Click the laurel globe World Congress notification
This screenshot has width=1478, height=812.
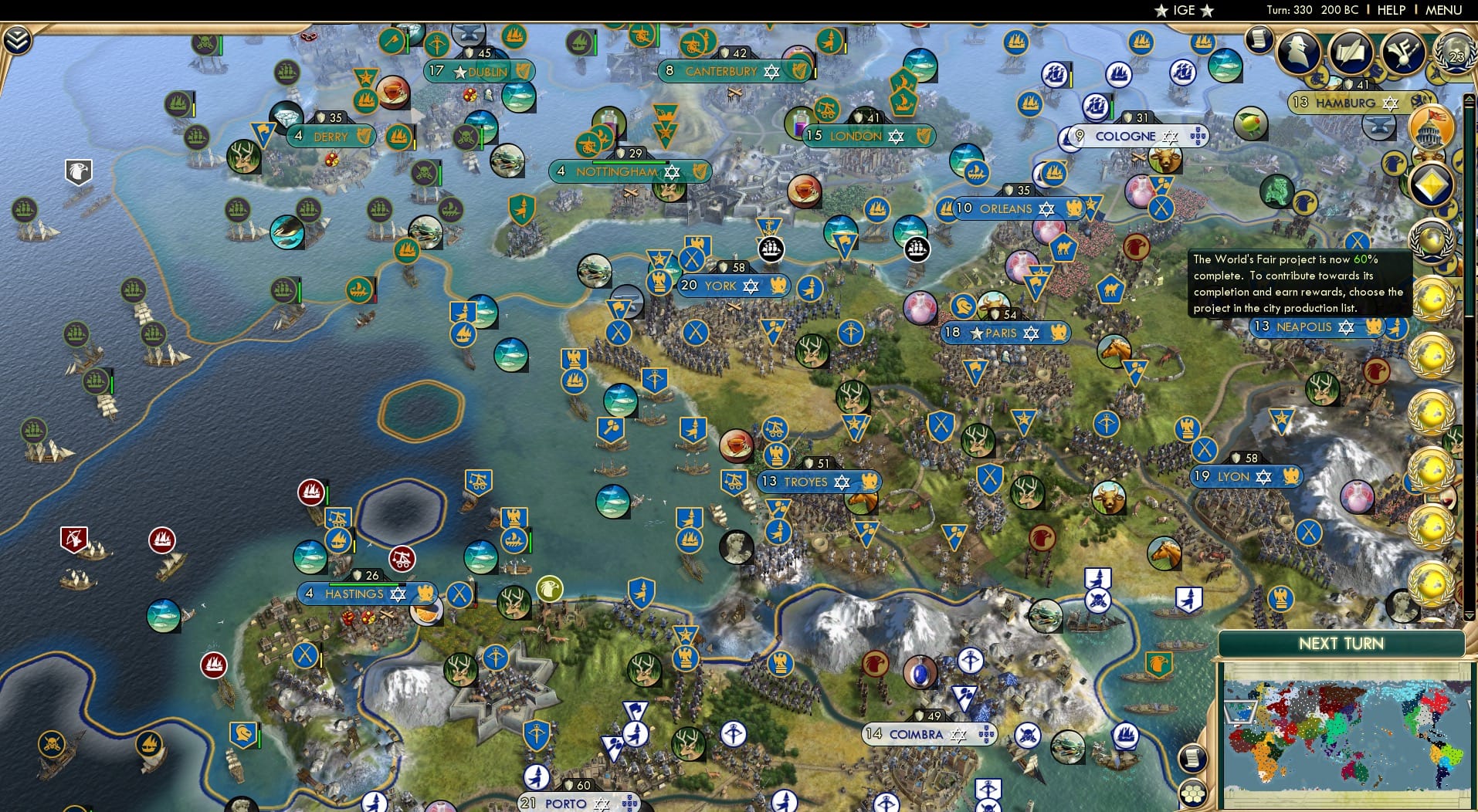point(1432,239)
